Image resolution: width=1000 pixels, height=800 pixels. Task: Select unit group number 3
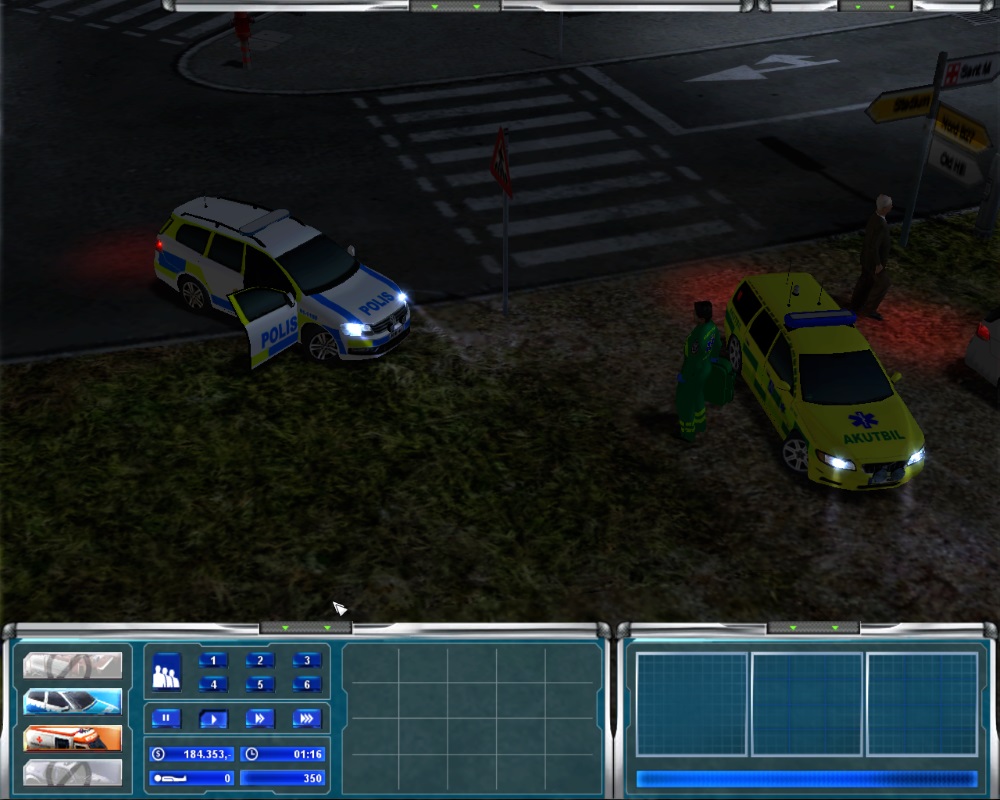coord(307,660)
